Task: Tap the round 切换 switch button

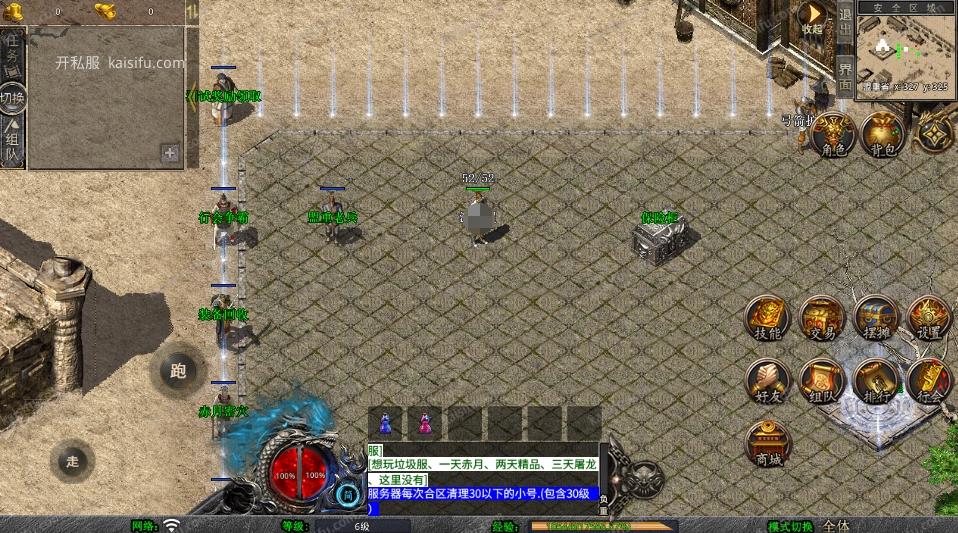Action: [x=12, y=98]
